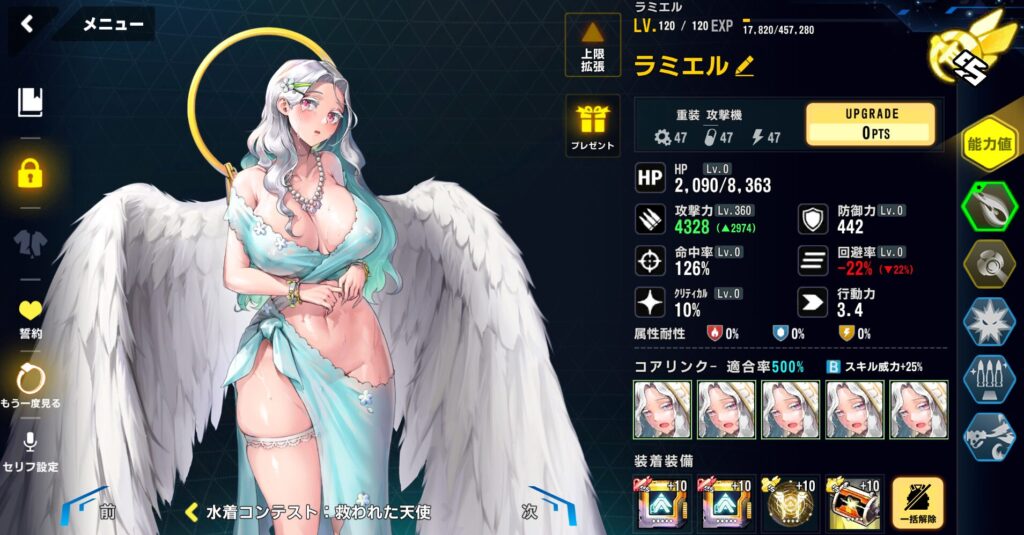1024x535 pixels.
Task: Open the メニュー menu
Action: coord(112,24)
